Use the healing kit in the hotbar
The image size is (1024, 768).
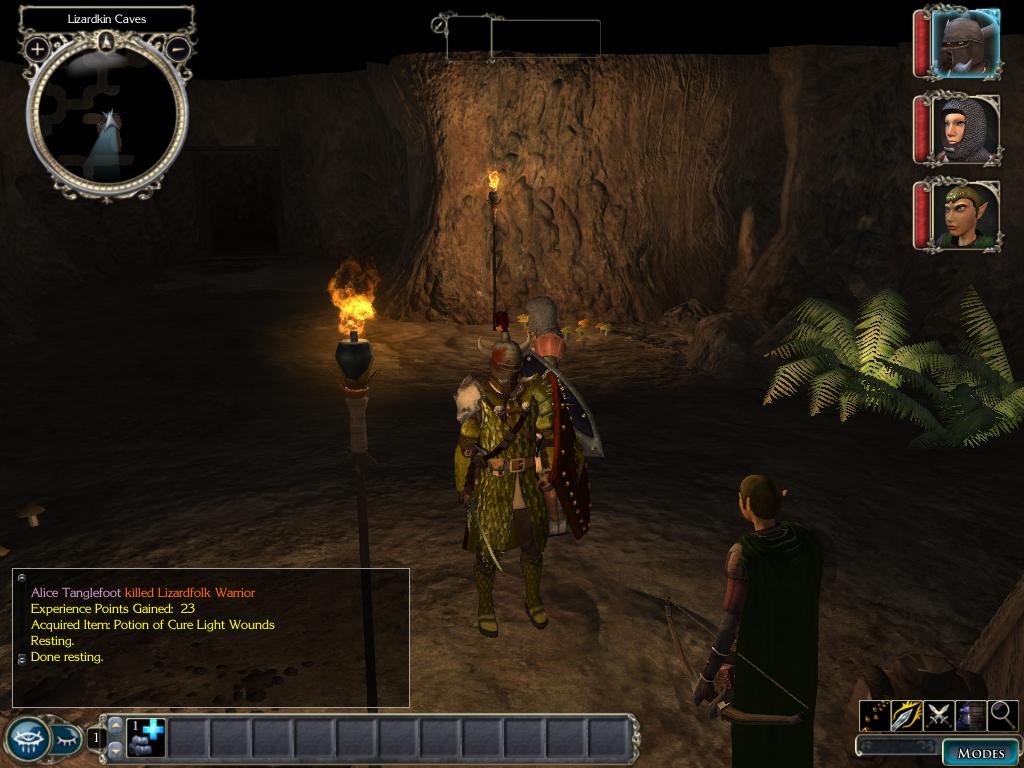tap(146, 737)
